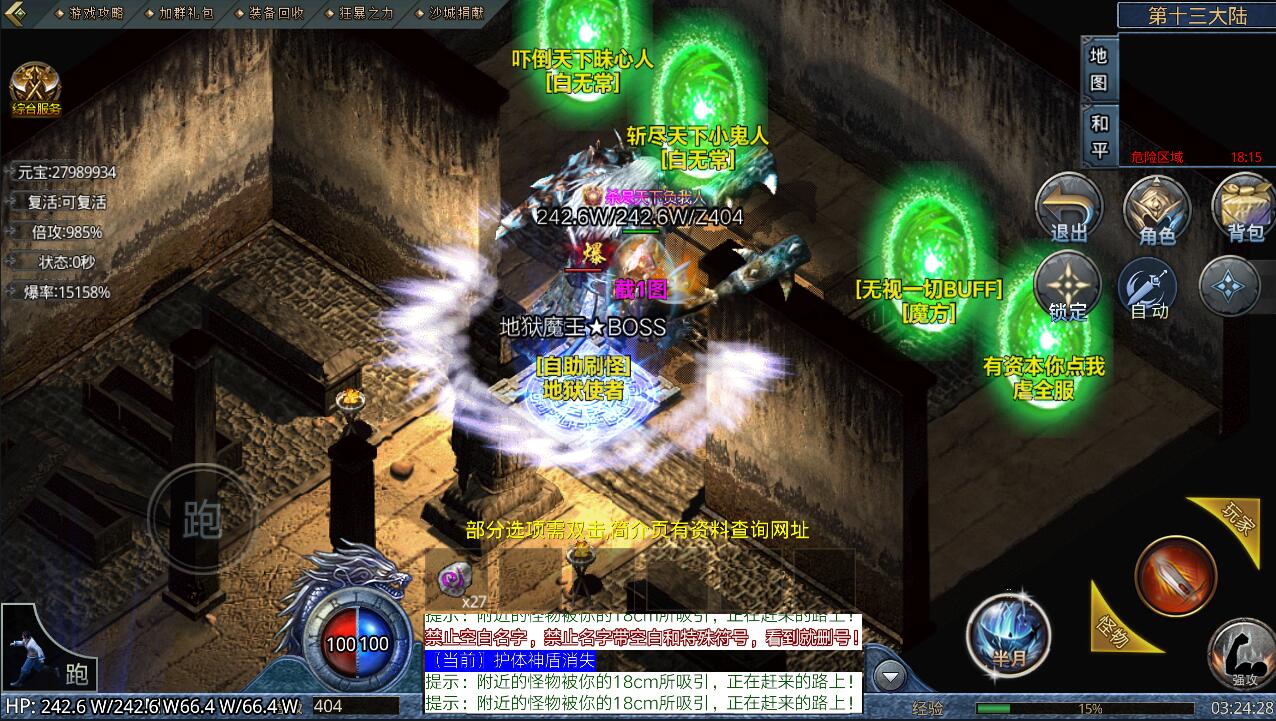
Task: Open the 加群礼包 gift menu
Action: tap(186, 13)
